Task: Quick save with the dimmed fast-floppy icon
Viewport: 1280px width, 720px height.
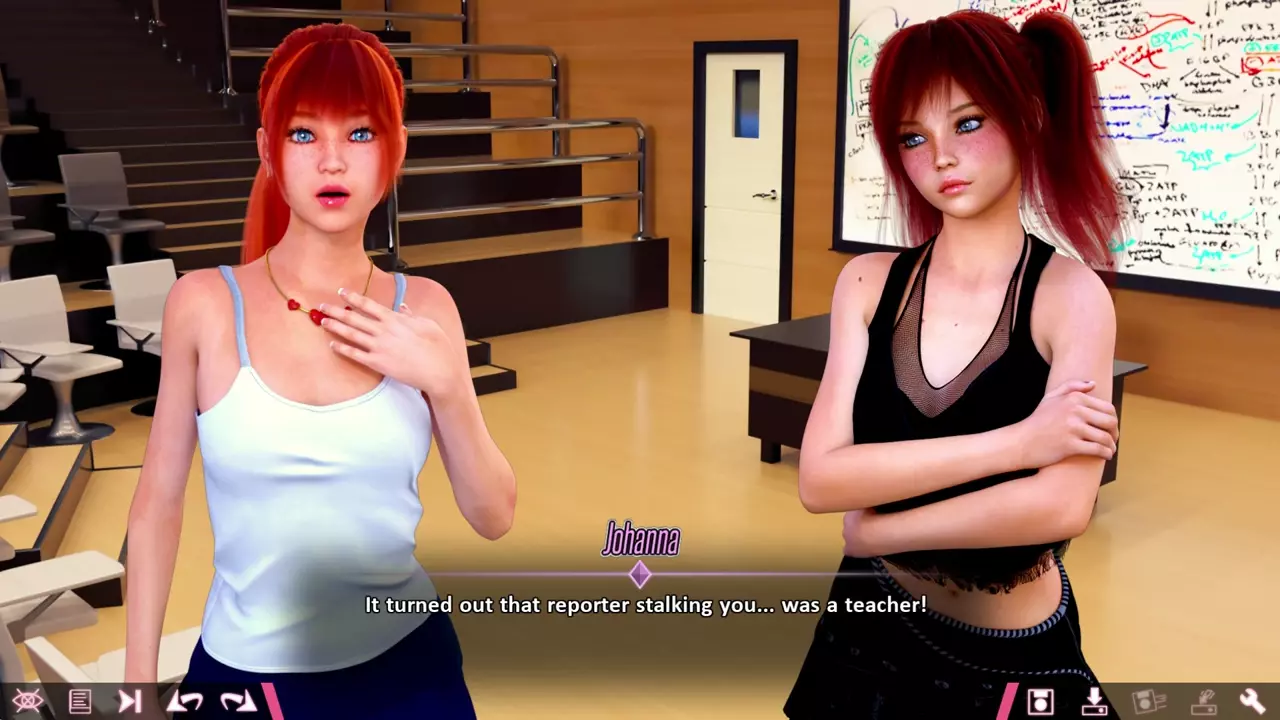Action: (x=1147, y=701)
